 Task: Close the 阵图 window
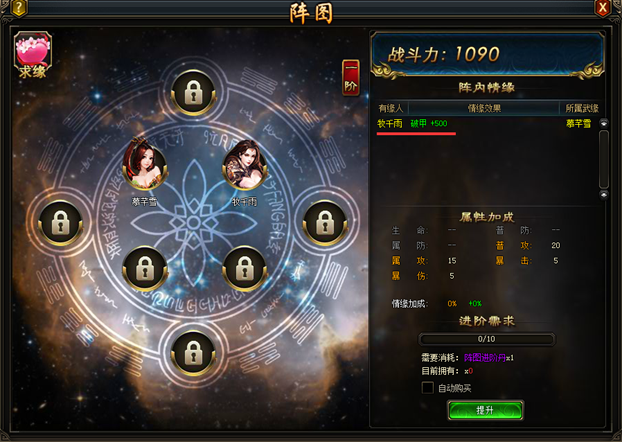pyautogui.click(x=603, y=9)
